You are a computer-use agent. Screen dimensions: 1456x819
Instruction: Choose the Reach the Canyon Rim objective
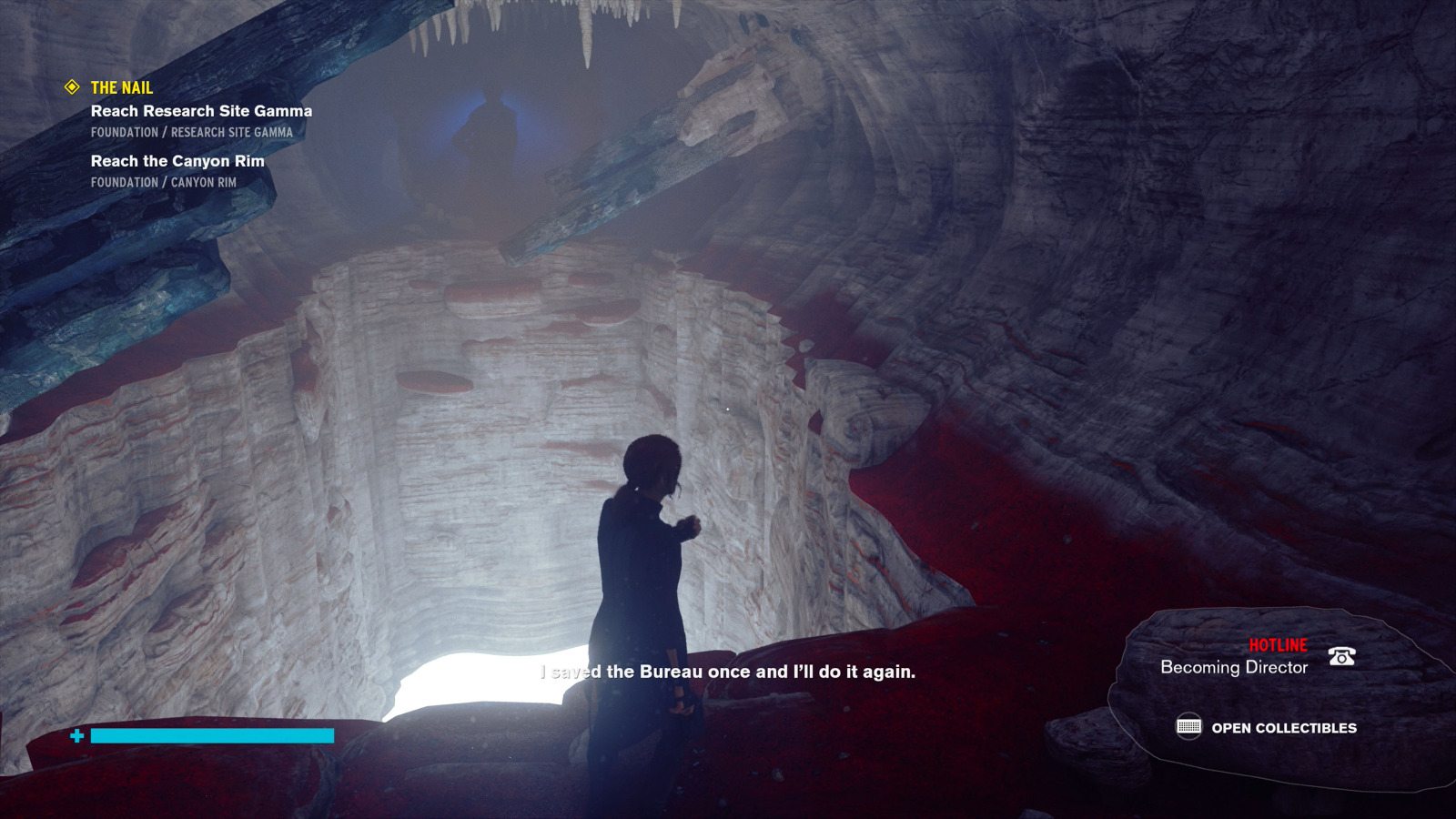pos(177,161)
